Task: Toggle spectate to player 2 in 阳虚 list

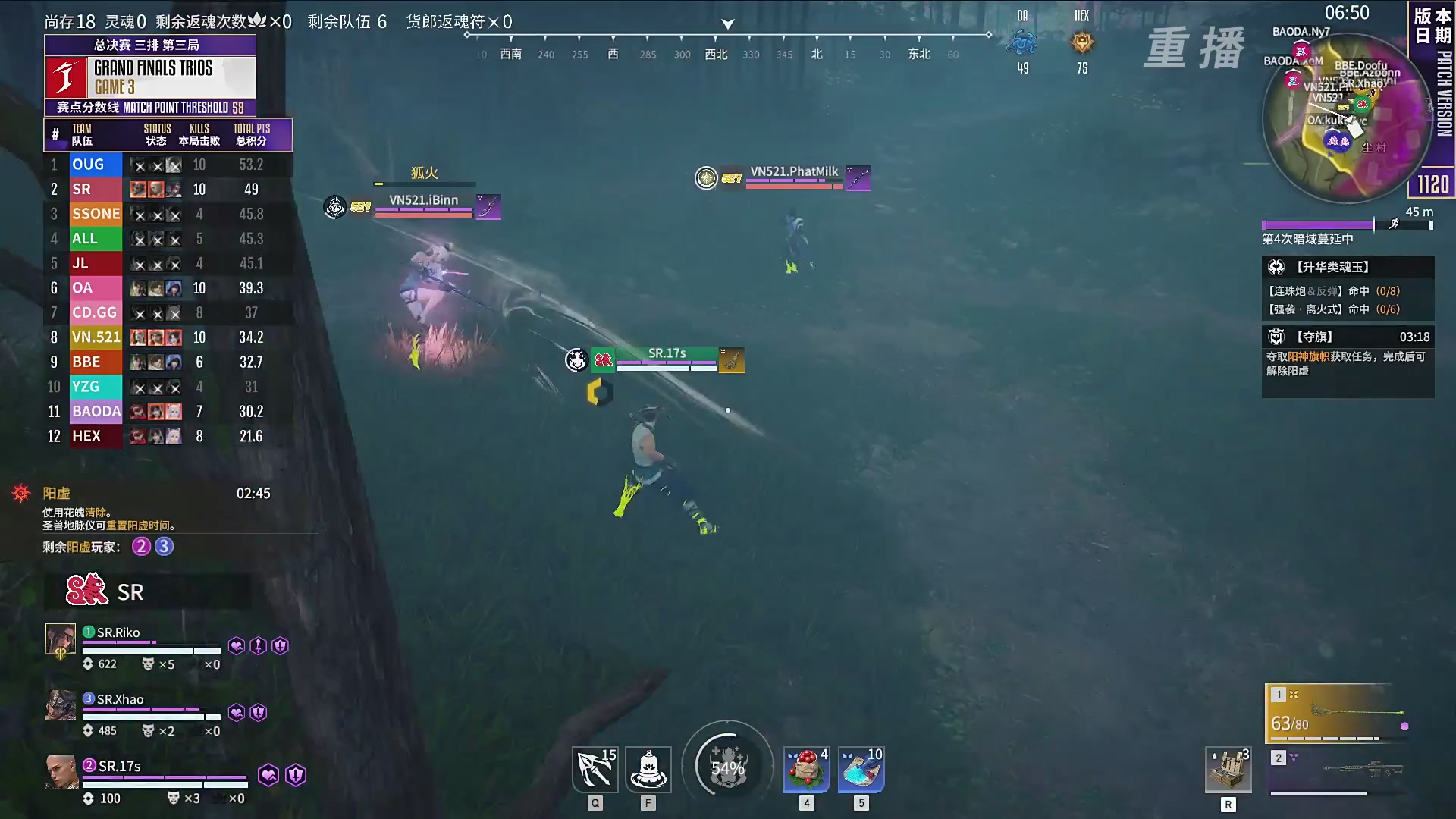Action: (x=141, y=546)
